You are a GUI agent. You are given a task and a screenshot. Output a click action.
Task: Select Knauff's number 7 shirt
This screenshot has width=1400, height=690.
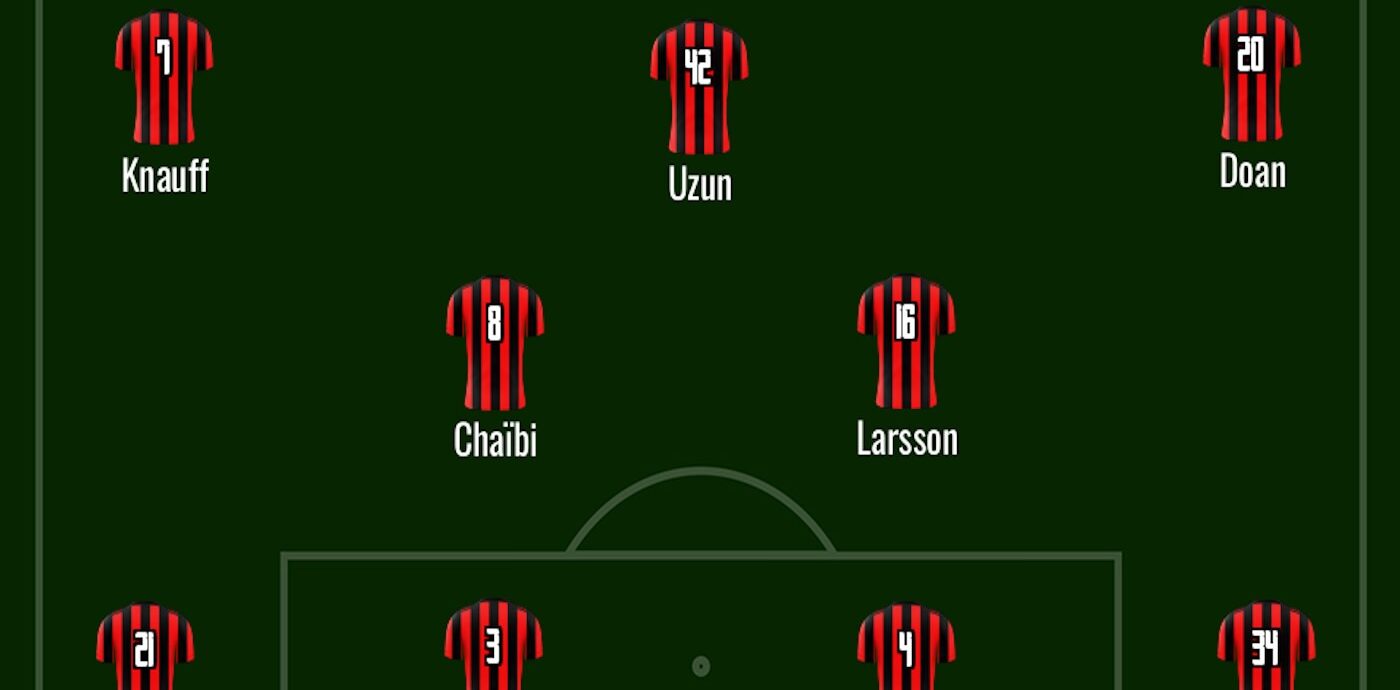click(164, 78)
